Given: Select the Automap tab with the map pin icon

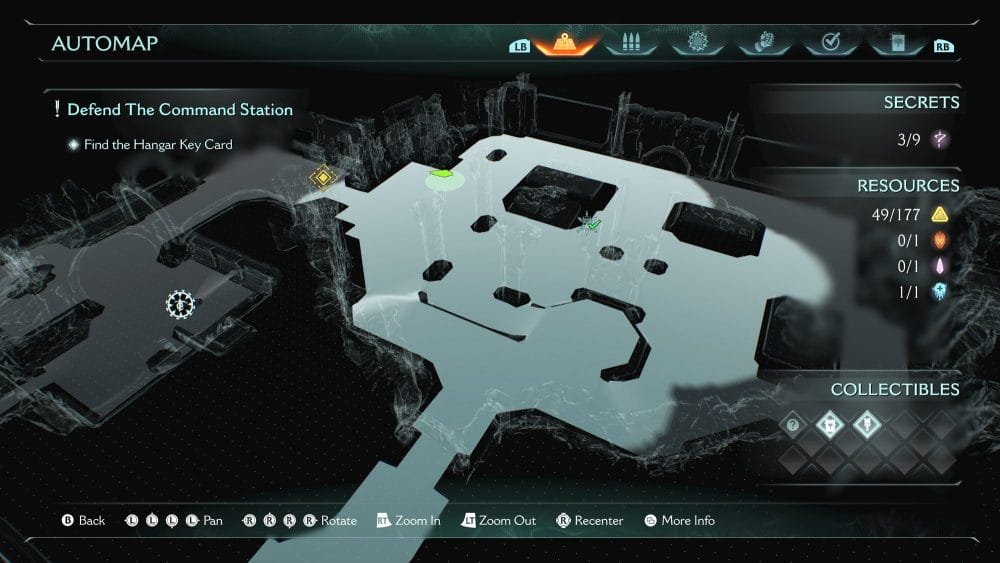Looking at the screenshot, I should coord(566,43).
